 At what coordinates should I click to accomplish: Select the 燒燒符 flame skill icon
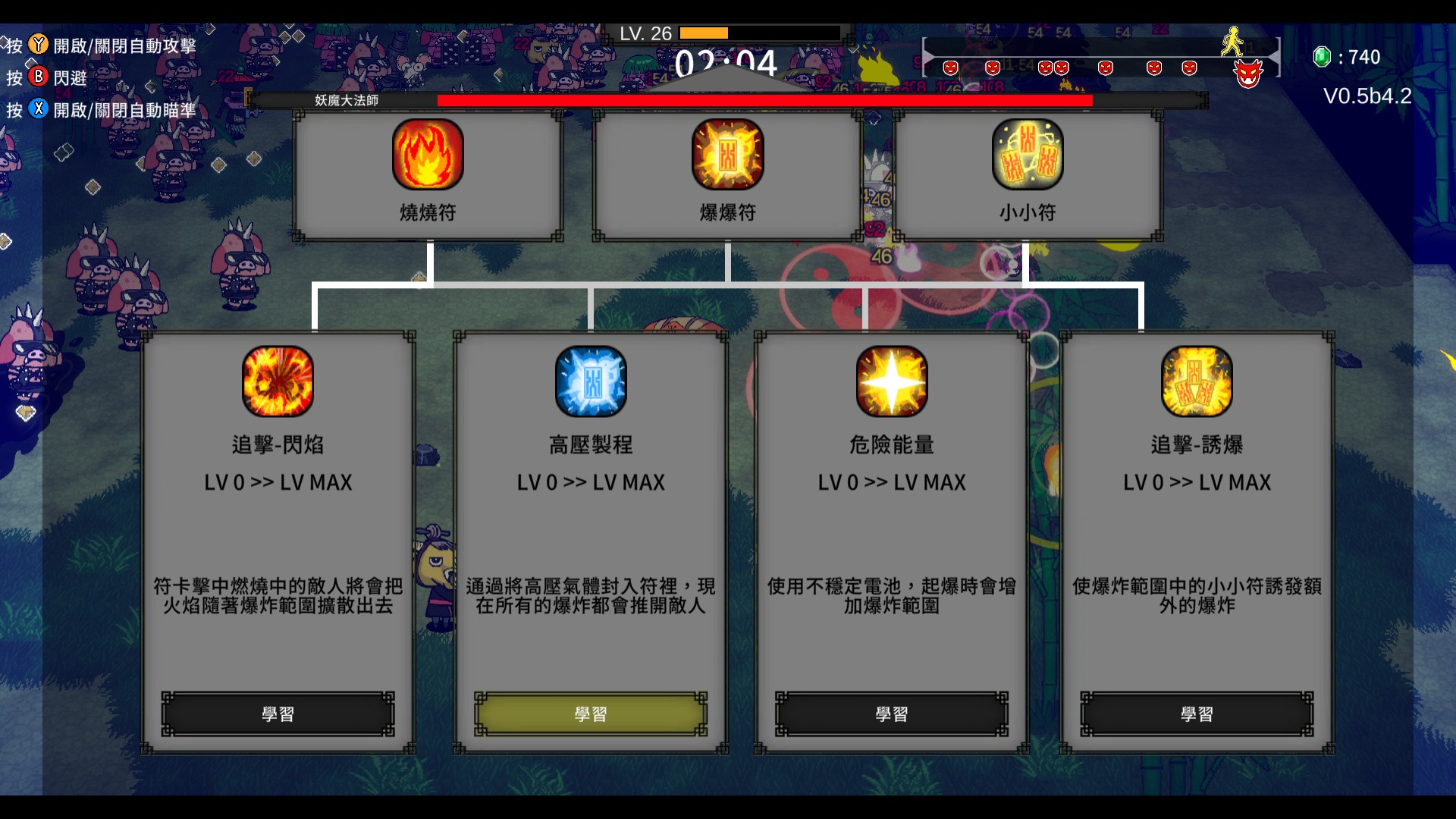[x=427, y=155]
